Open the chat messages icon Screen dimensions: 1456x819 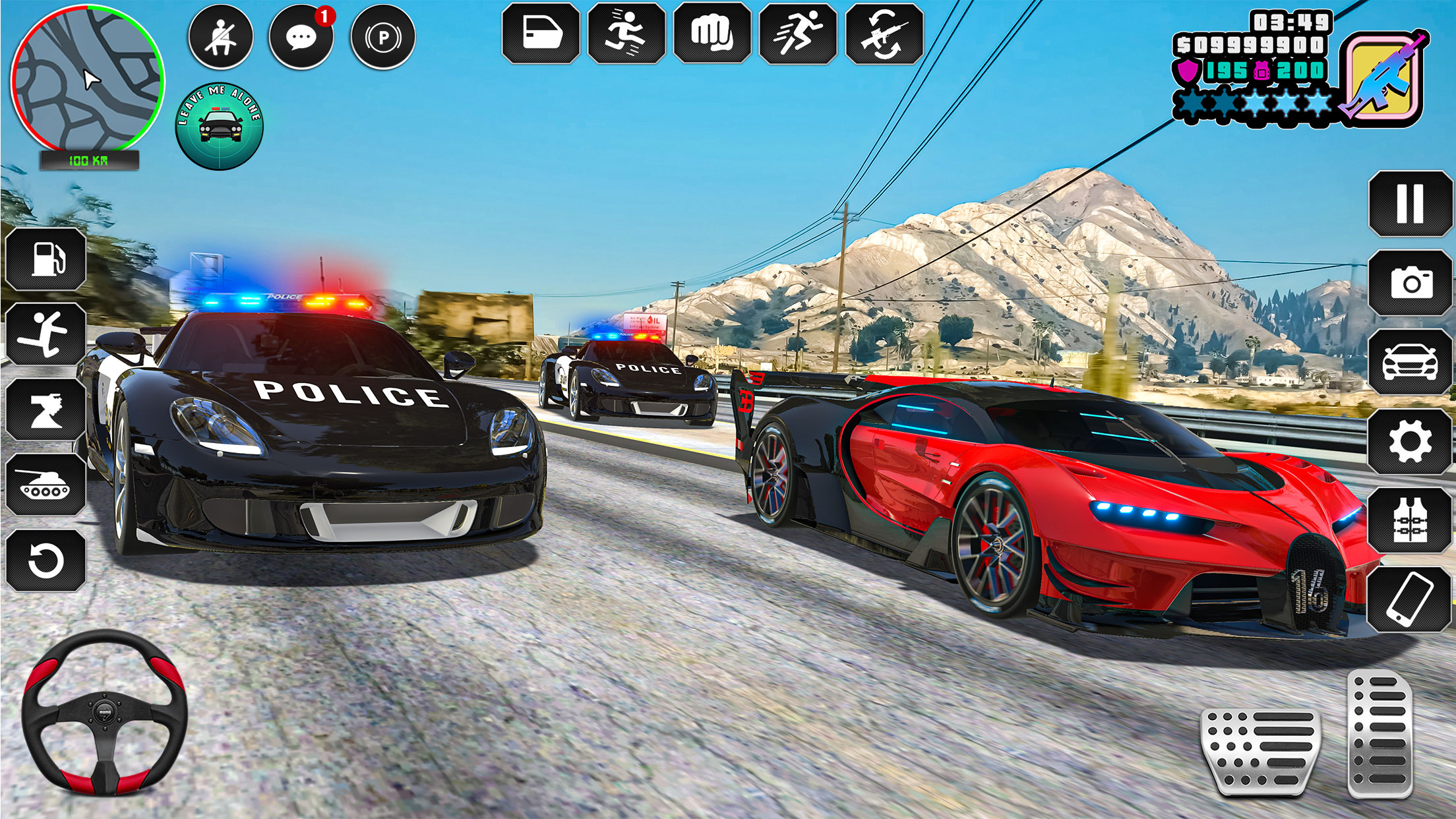(x=303, y=37)
